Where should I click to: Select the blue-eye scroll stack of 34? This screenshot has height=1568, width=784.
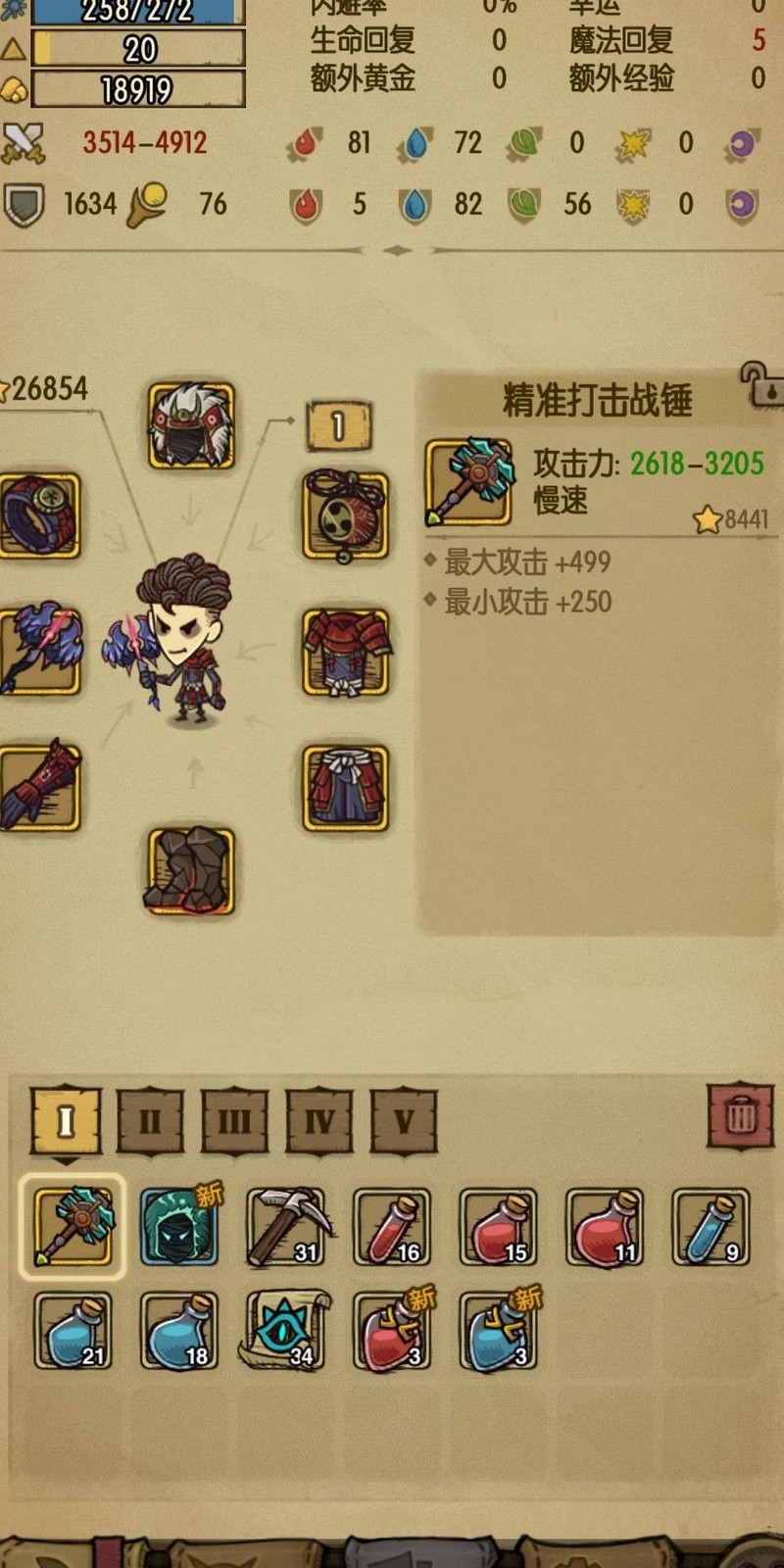point(285,1330)
